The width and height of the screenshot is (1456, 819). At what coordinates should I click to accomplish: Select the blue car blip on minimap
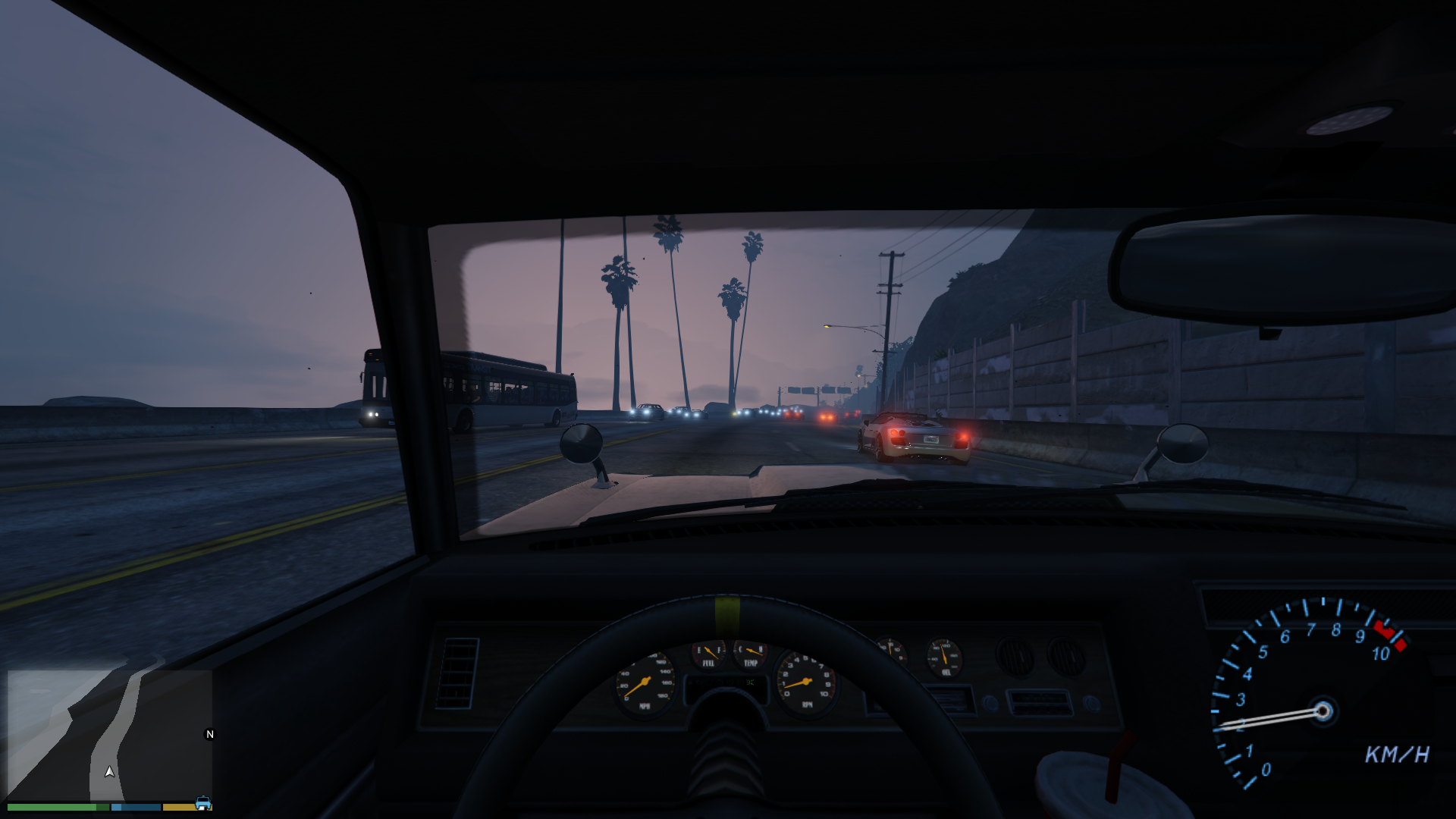tap(203, 803)
